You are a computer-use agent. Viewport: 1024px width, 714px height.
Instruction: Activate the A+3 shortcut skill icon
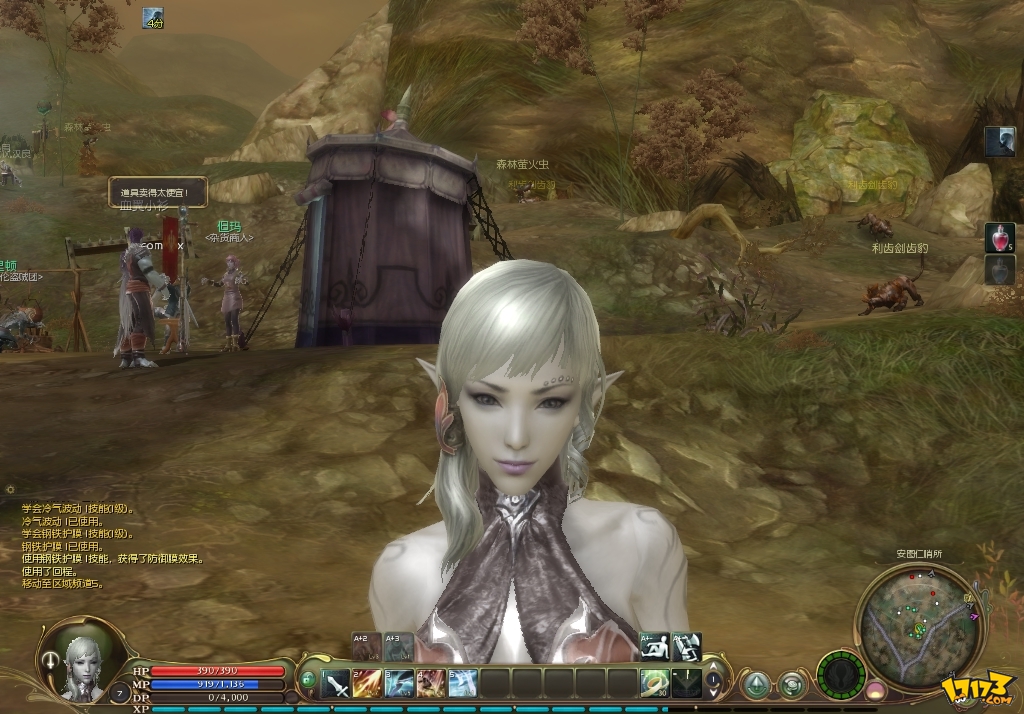coord(398,646)
